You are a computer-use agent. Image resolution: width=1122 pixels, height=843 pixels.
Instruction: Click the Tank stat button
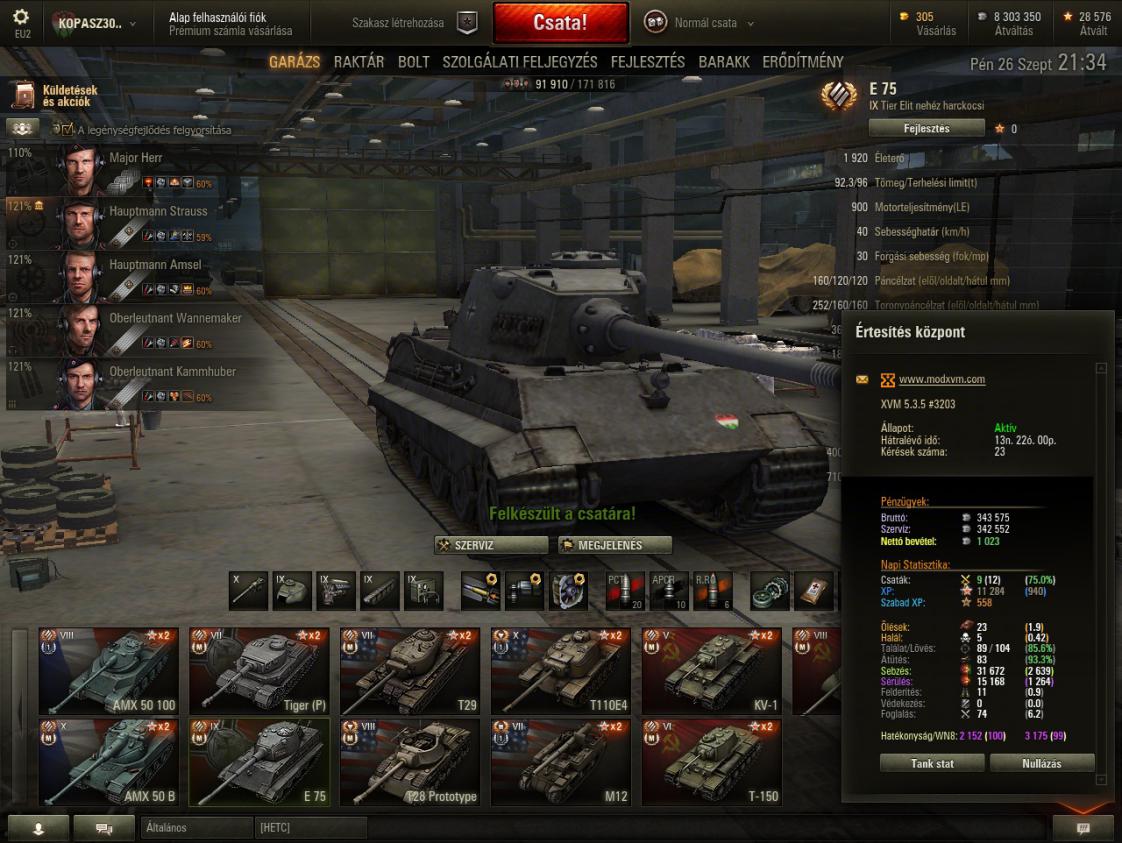(931, 763)
